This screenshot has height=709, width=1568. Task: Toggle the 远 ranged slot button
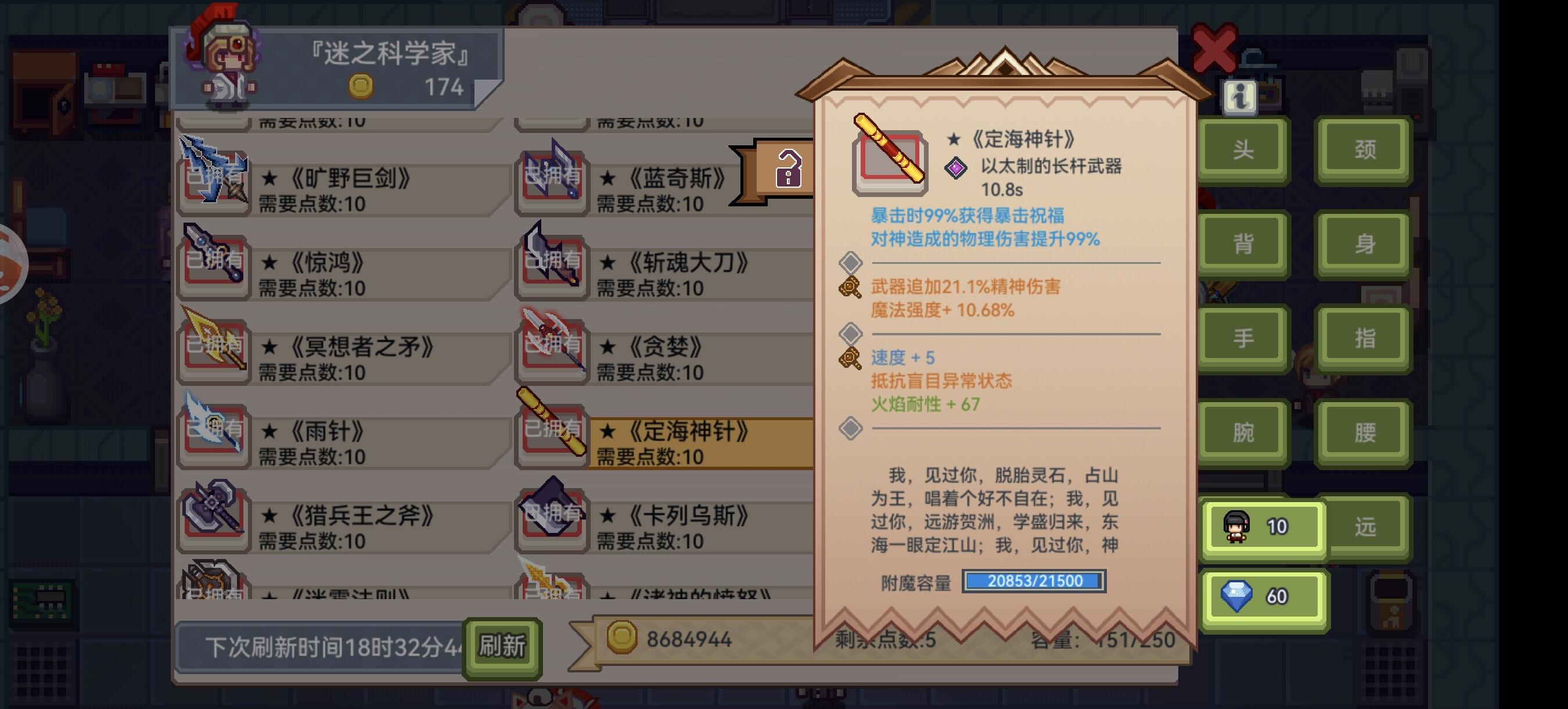pyautogui.click(x=1365, y=528)
